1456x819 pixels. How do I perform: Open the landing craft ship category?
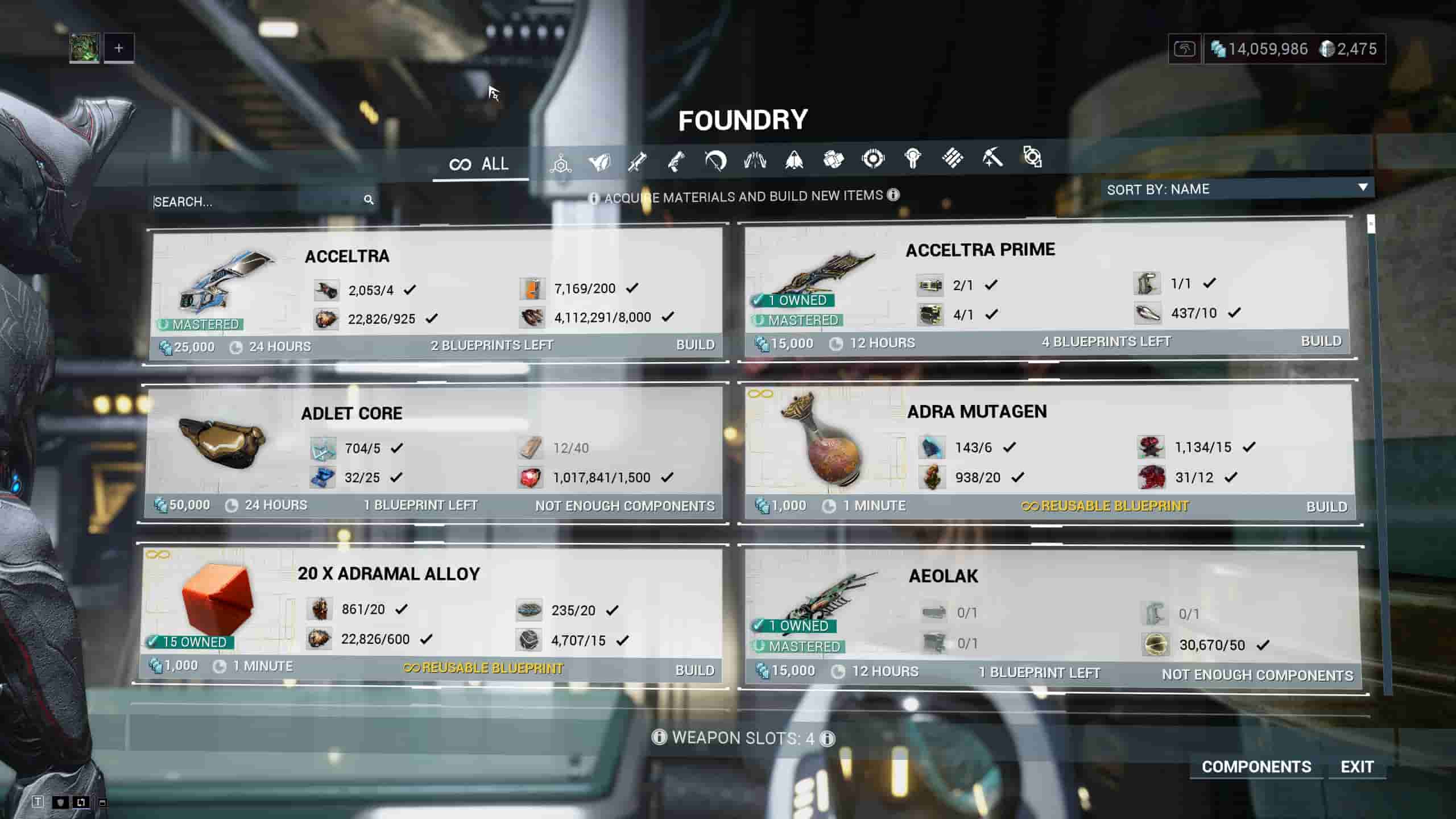tap(795, 162)
